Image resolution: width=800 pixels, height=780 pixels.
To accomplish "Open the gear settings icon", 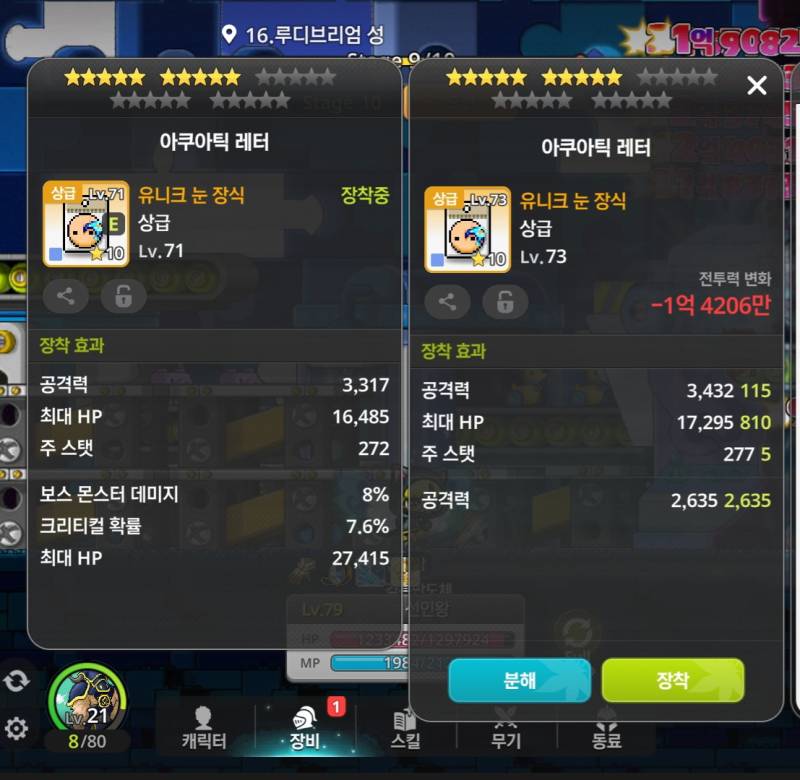I will click(x=16, y=727).
